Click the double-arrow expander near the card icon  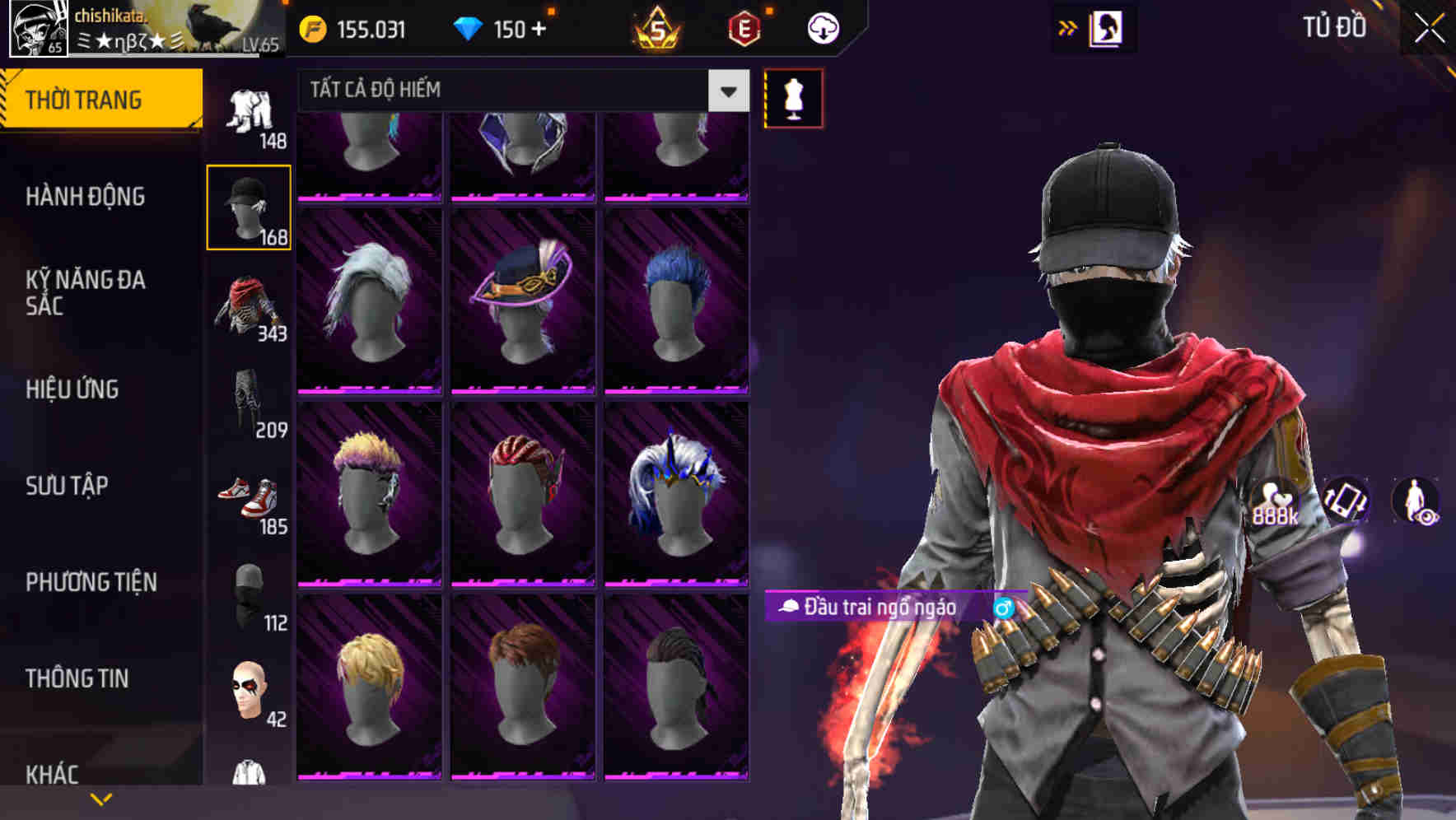click(x=1068, y=27)
